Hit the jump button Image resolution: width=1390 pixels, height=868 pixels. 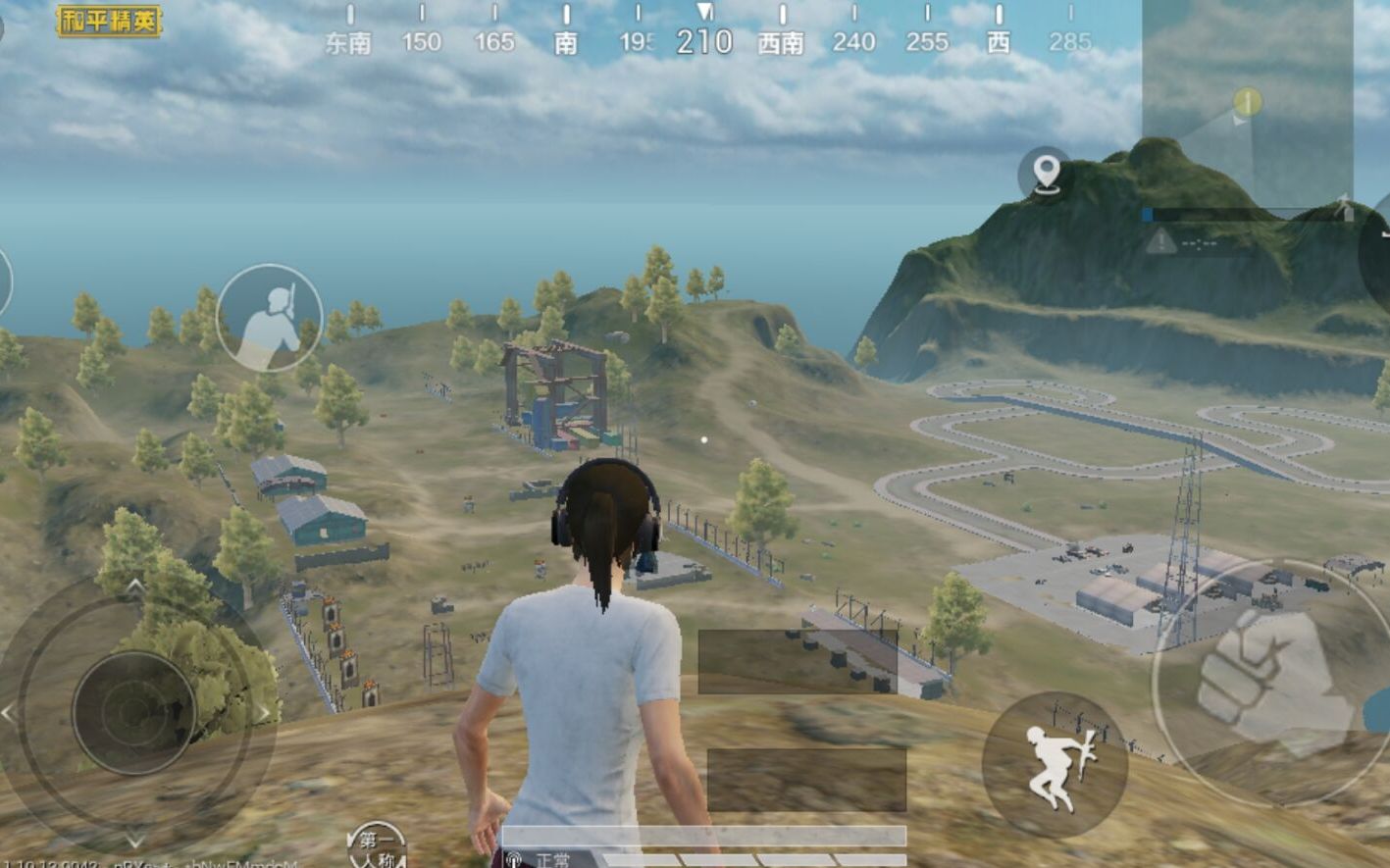1055,766
